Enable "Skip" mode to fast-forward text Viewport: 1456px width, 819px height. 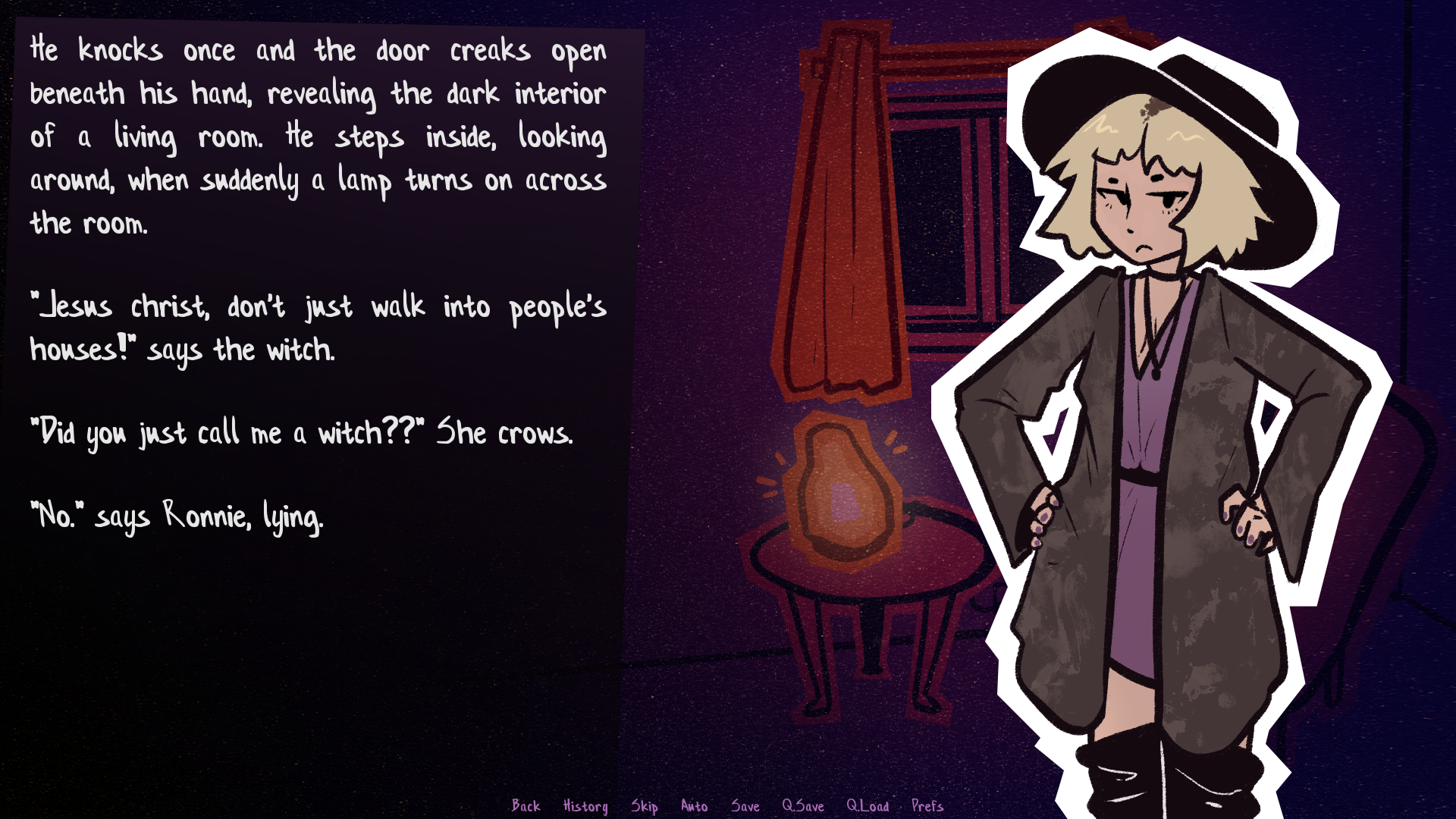click(645, 806)
